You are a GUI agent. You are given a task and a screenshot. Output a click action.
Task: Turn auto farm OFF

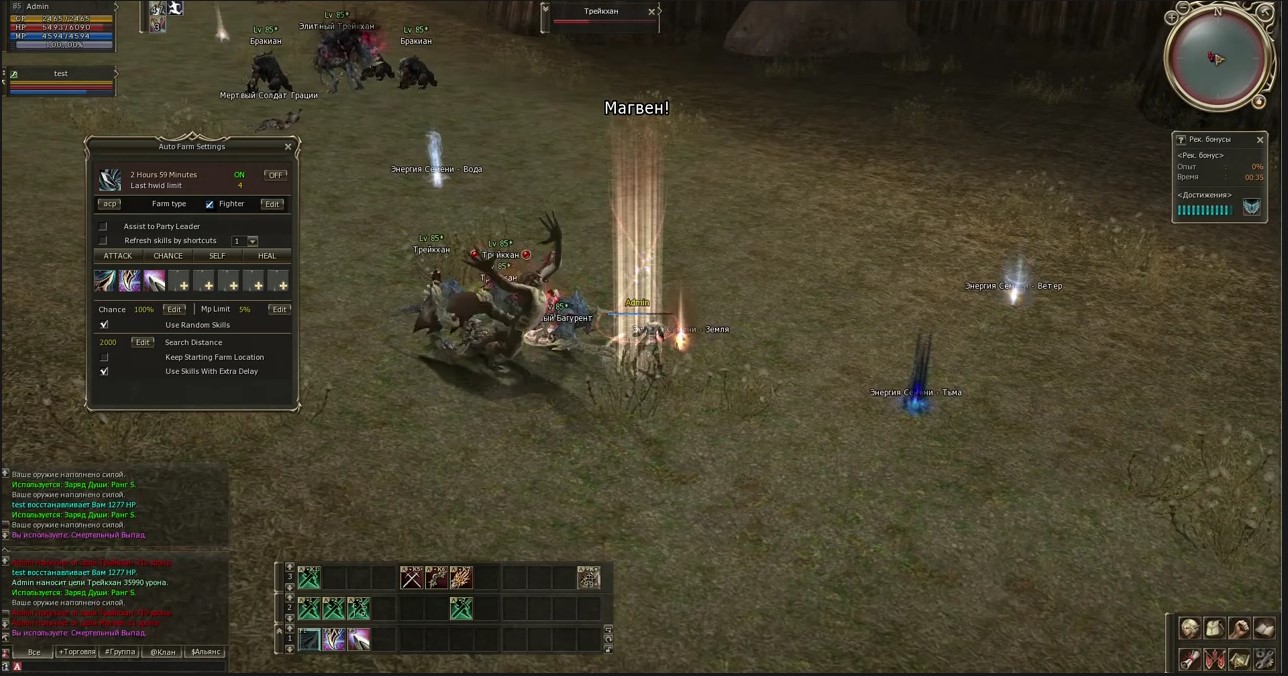click(275, 175)
